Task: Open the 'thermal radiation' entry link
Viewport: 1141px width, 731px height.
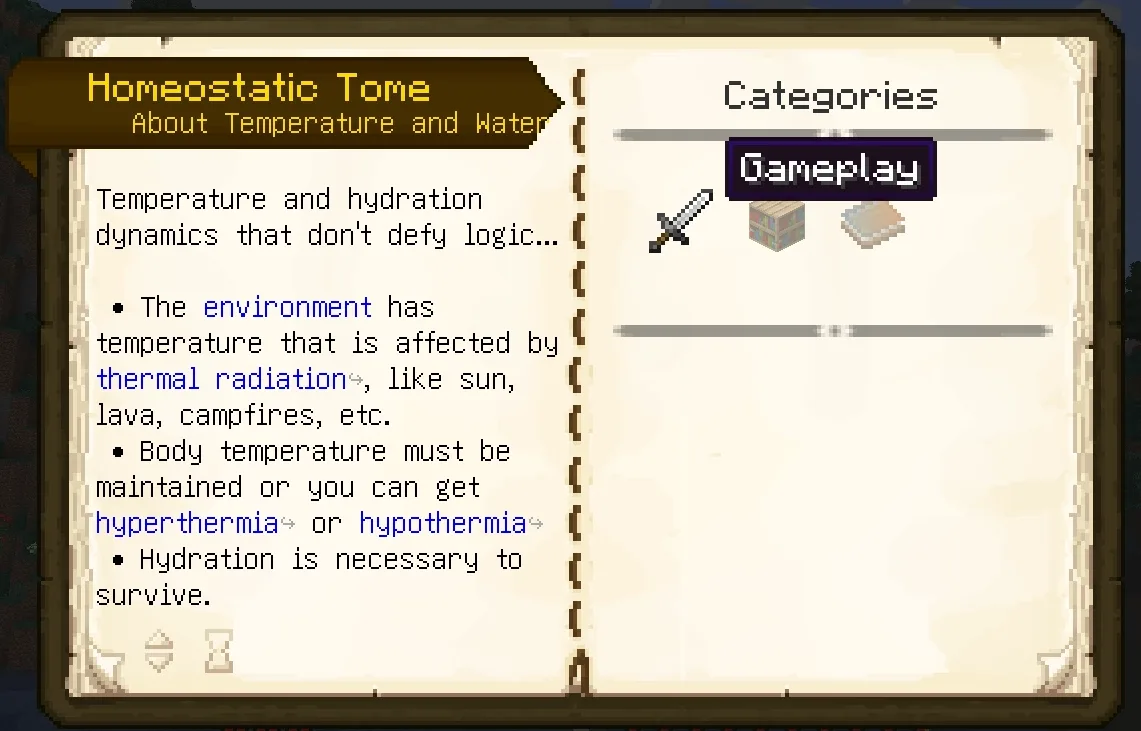Action: pyautogui.click(x=221, y=380)
